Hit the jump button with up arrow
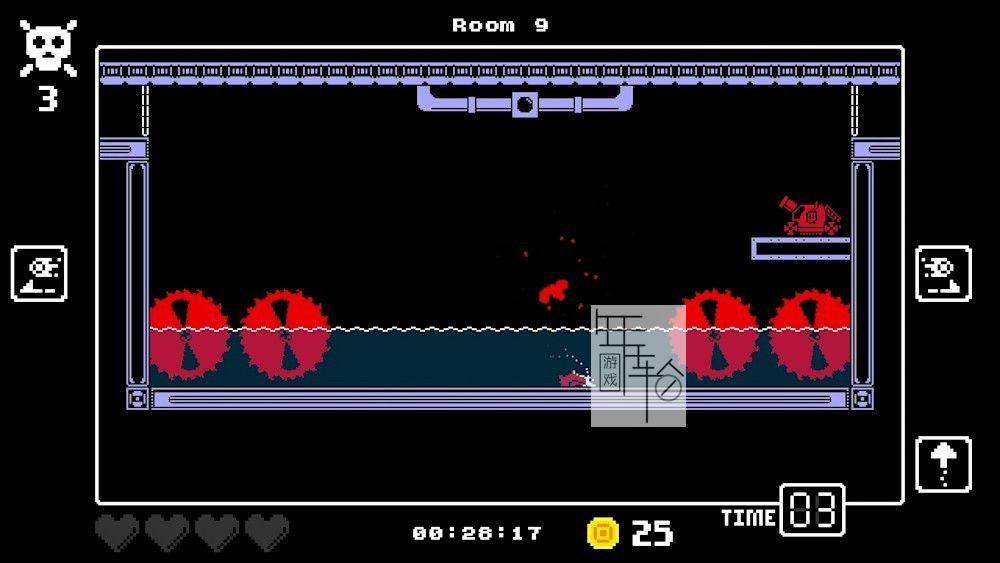The width and height of the screenshot is (1000, 563). tap(943, 464)
